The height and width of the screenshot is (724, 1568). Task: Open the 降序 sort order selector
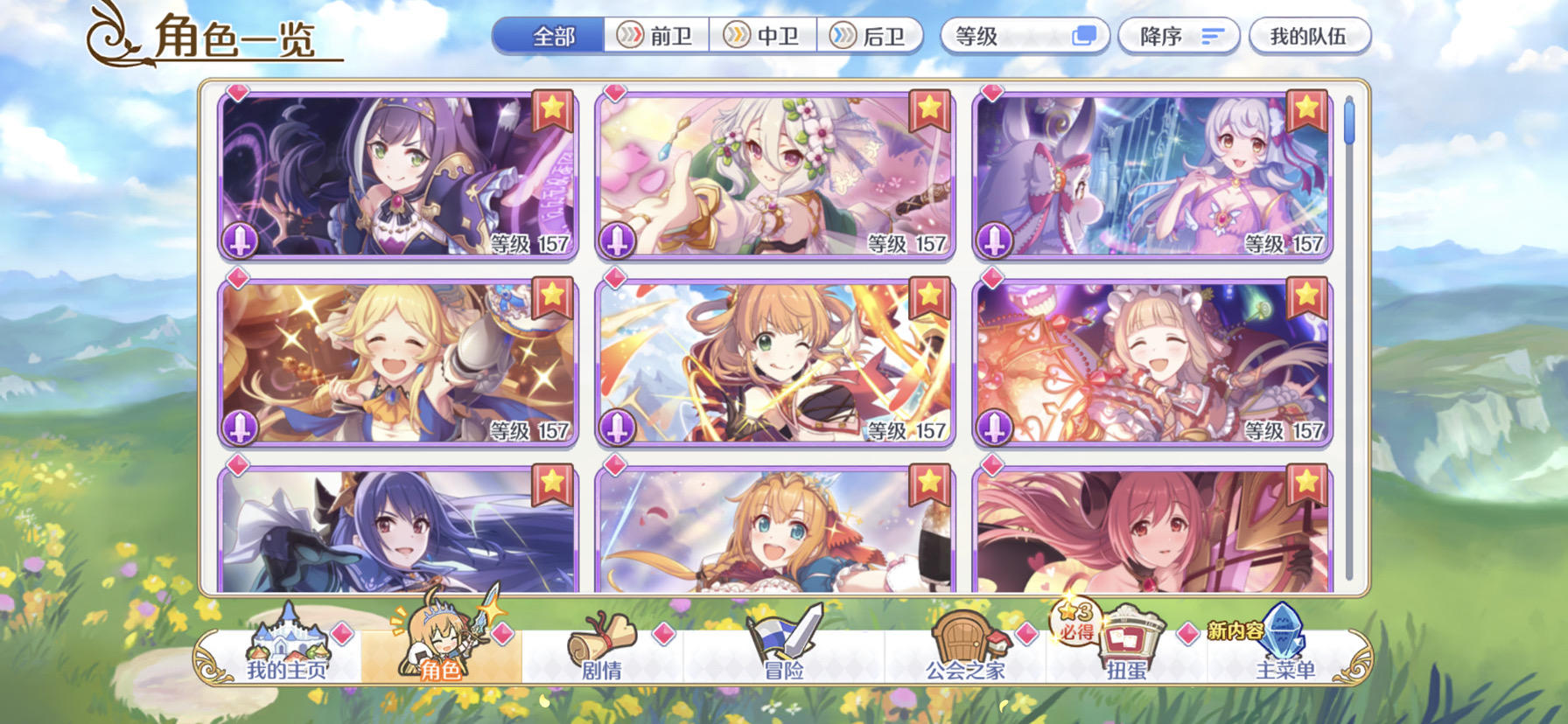click(x=1177, y=35)
